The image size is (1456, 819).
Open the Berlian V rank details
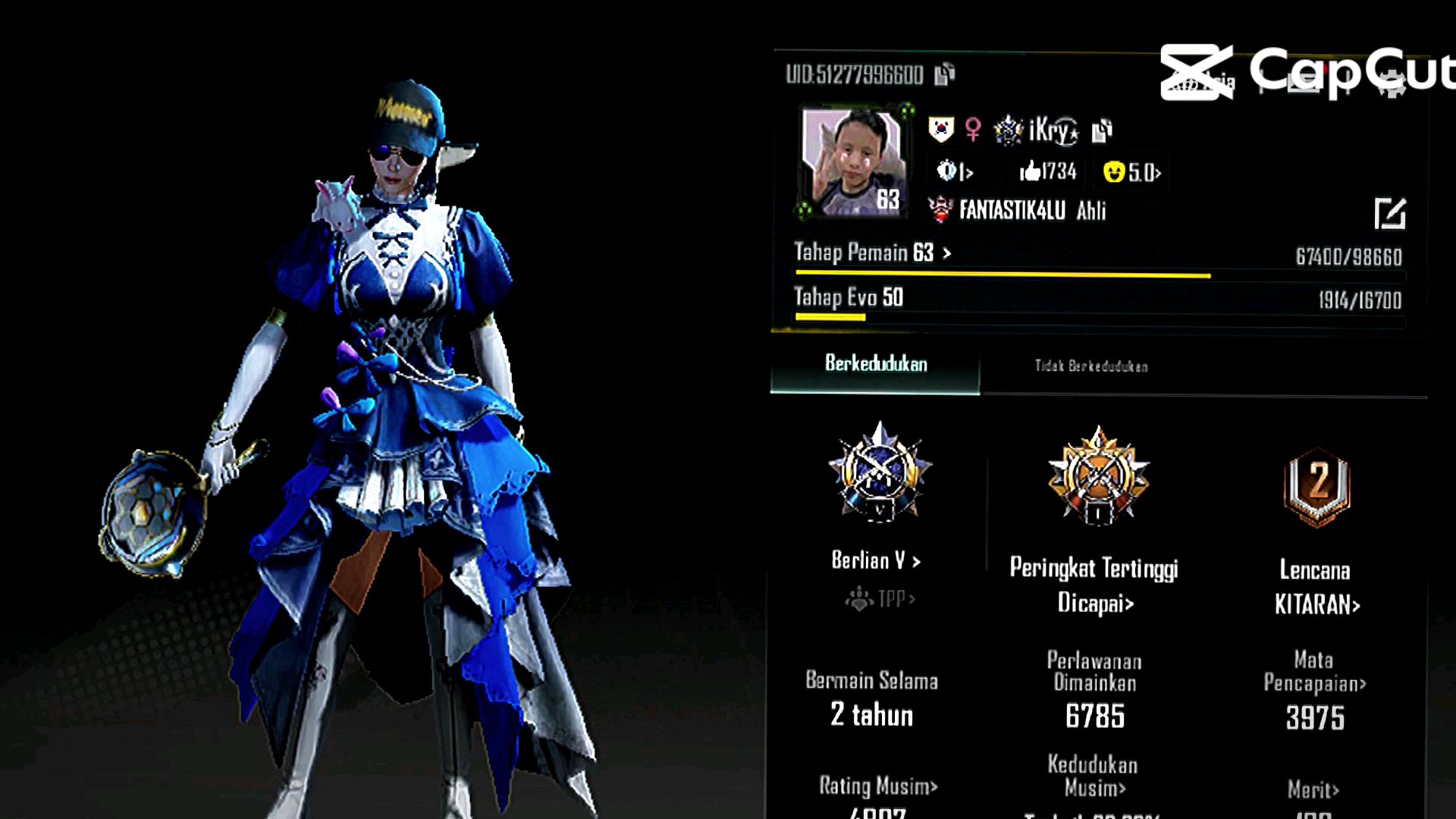[876, 560]
